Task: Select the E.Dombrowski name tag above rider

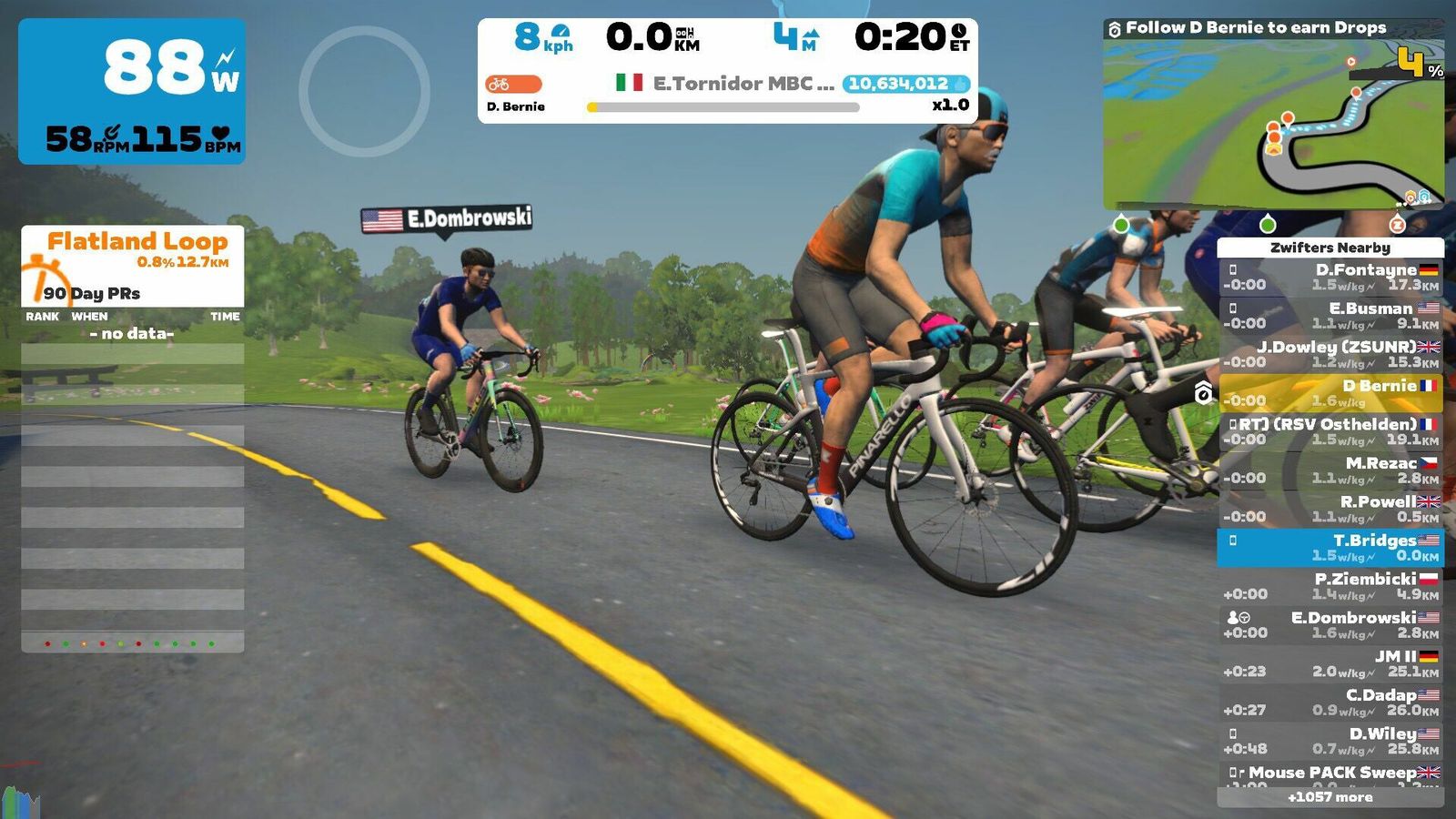Action: click(446, 219)
